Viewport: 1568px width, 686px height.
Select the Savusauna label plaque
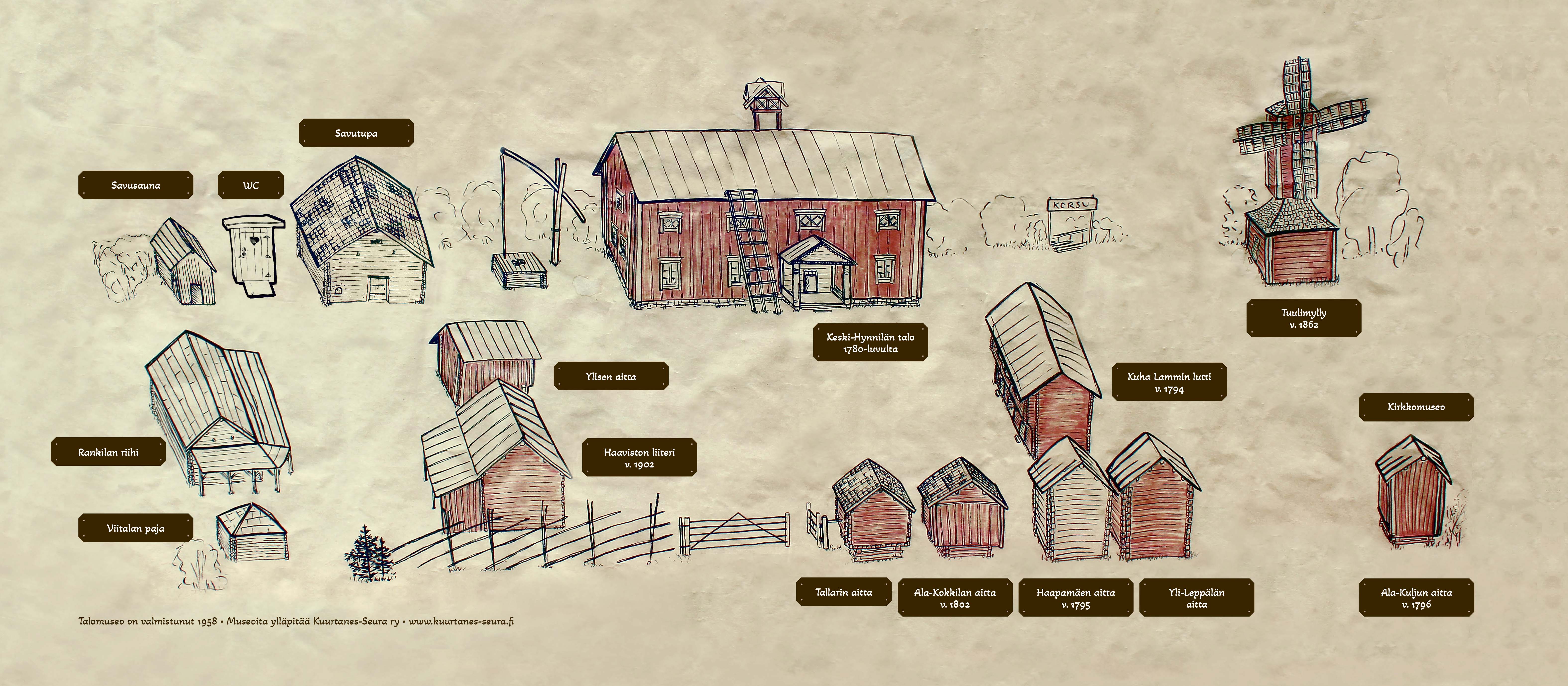[136, 185]
